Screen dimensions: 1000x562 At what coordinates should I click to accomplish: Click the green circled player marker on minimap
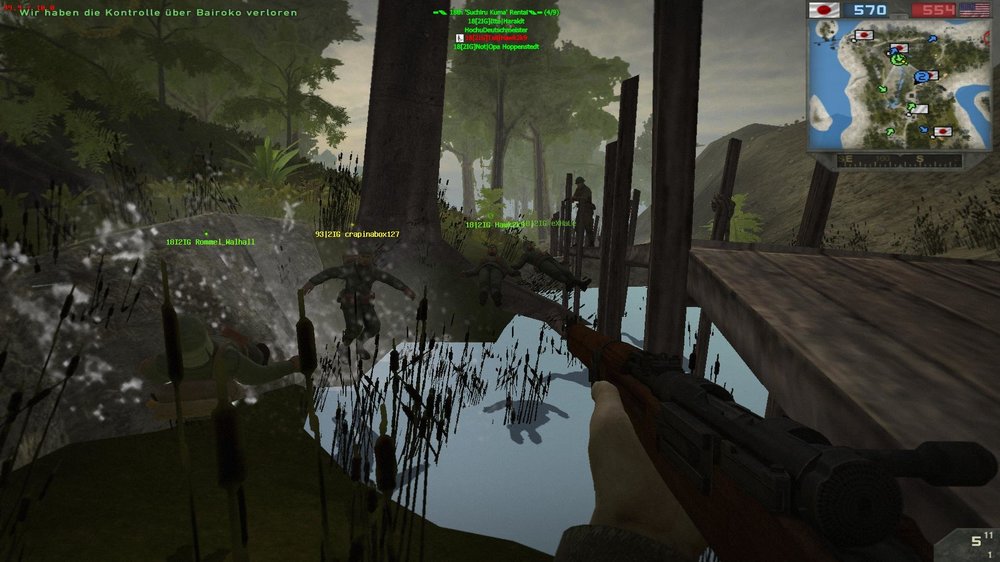coord(897,60)
